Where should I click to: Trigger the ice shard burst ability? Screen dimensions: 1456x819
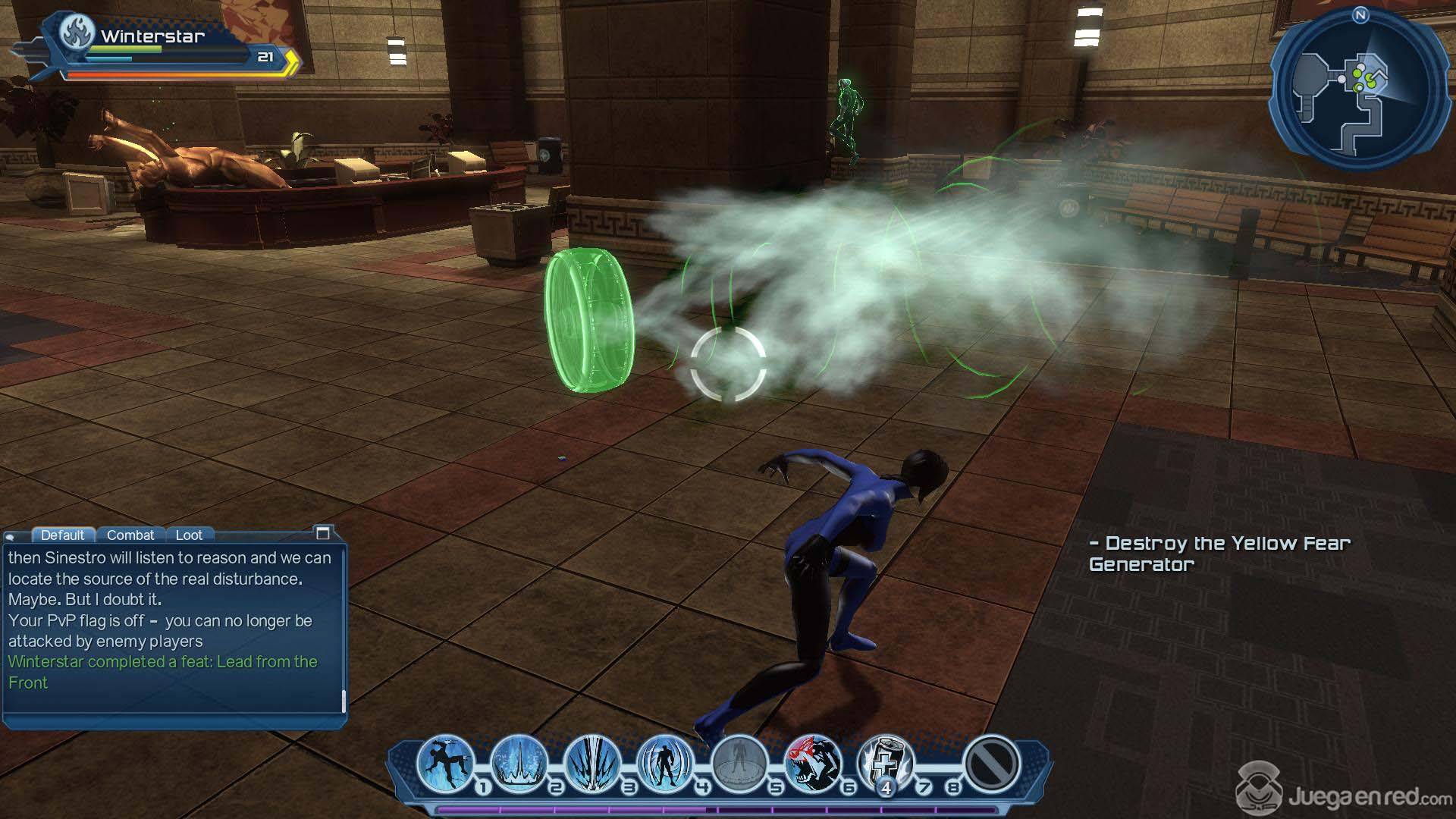592,762
